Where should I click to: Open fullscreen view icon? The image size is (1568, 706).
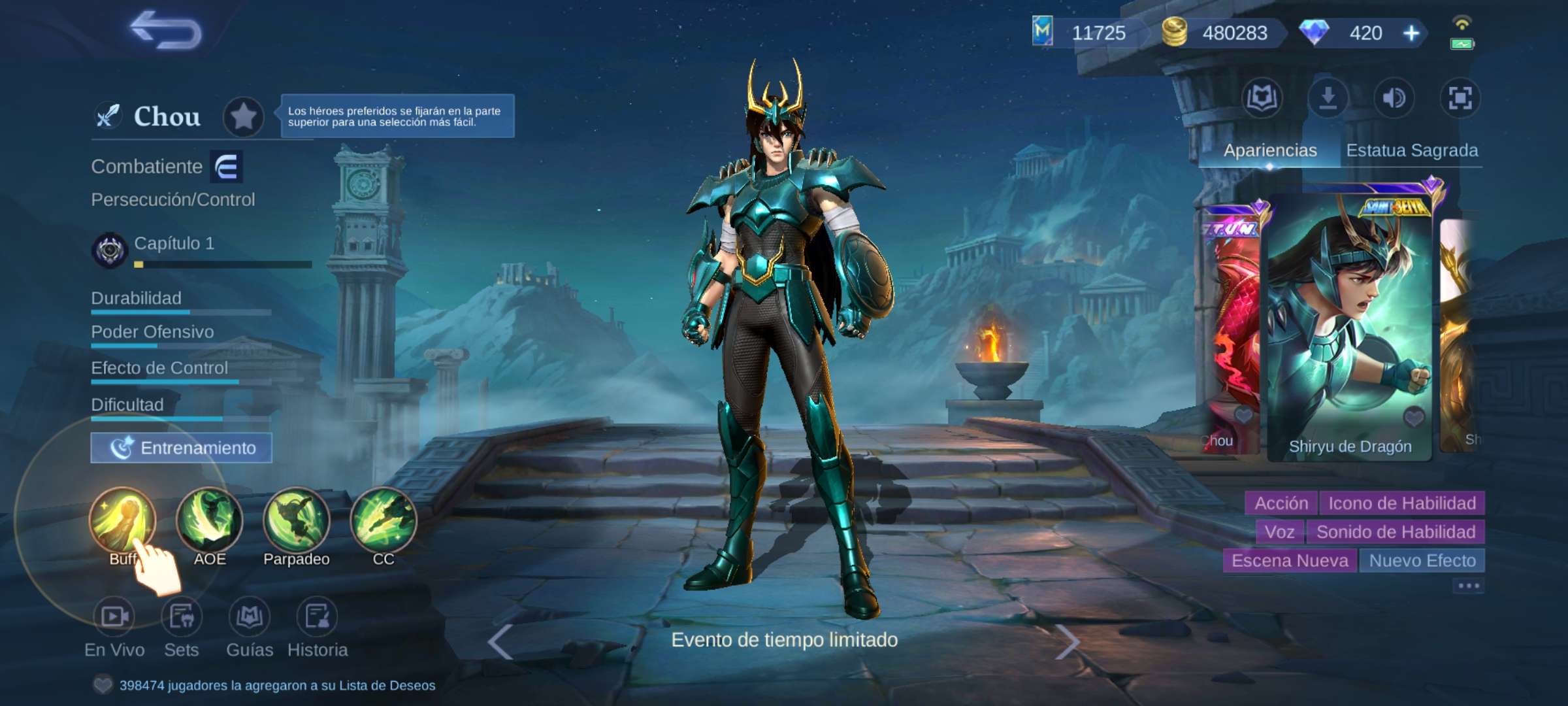coord(1460,98)
